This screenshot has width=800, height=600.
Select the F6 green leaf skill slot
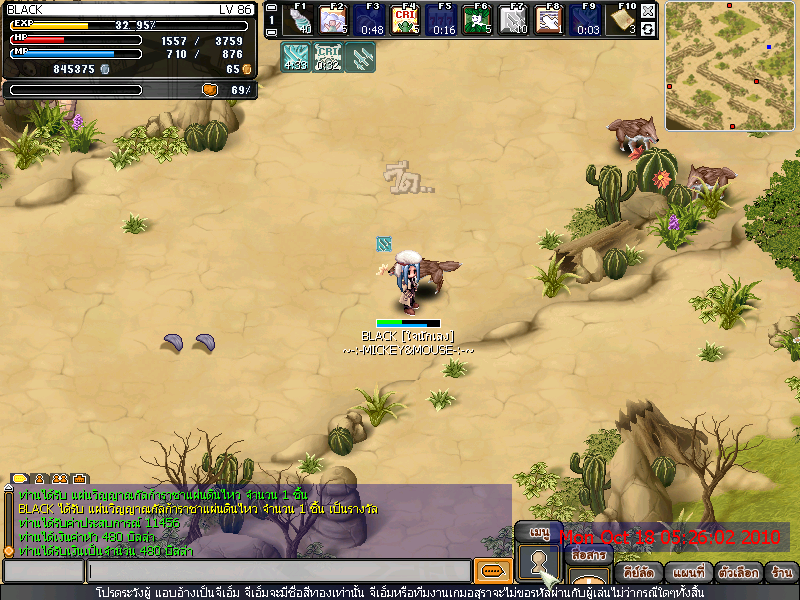click(478, 20)
